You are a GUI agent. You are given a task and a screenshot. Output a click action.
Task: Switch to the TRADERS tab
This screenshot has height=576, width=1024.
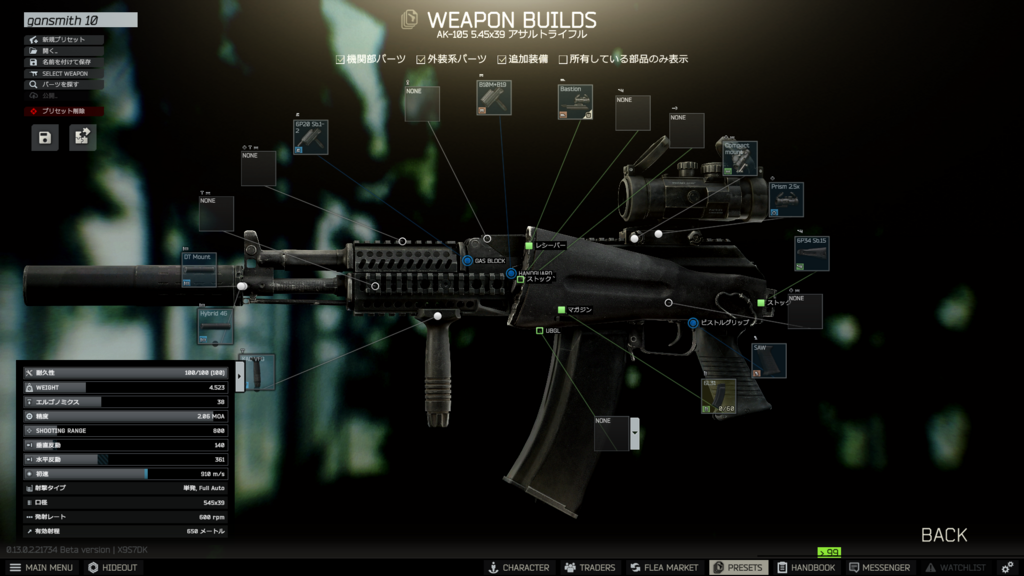point(590,567)
